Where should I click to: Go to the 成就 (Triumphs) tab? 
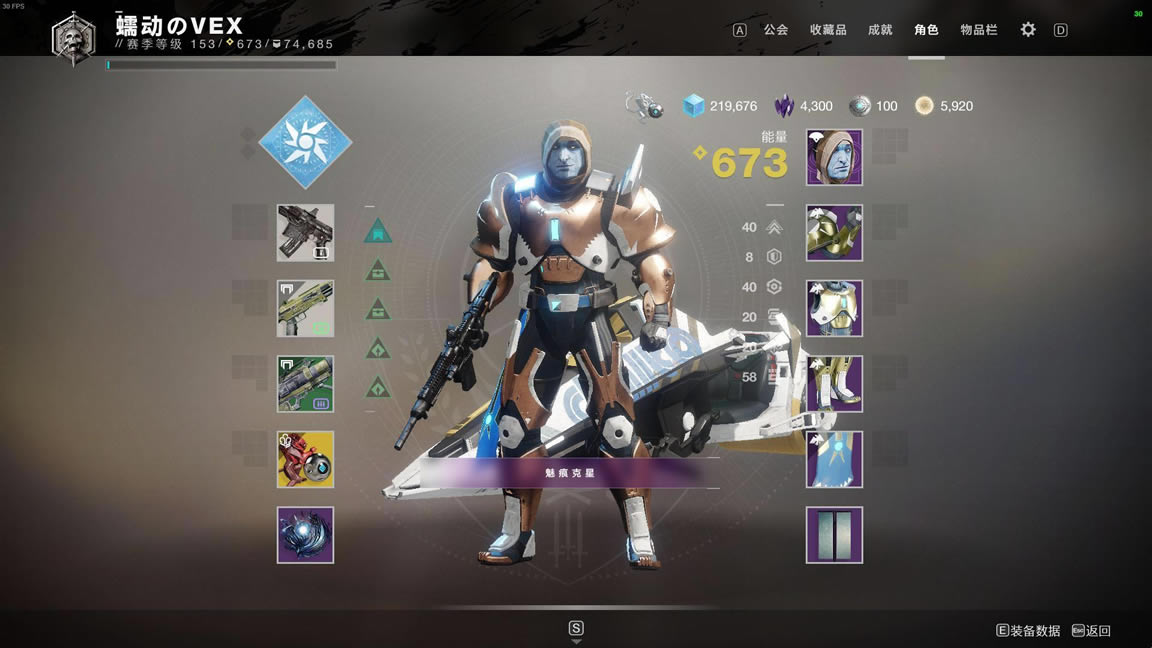tap(880, 30)
